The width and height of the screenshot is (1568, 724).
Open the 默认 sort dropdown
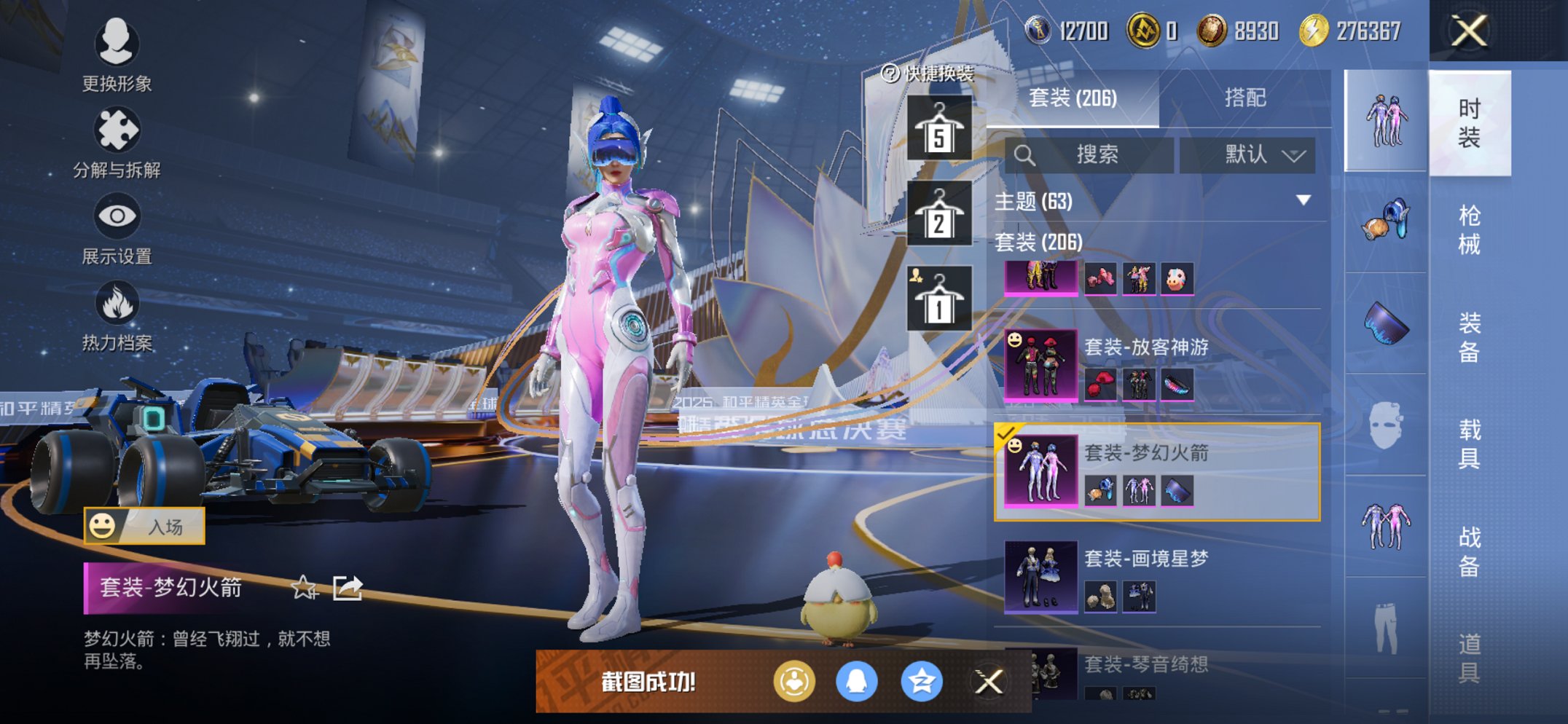click(x=1247, y=154)
